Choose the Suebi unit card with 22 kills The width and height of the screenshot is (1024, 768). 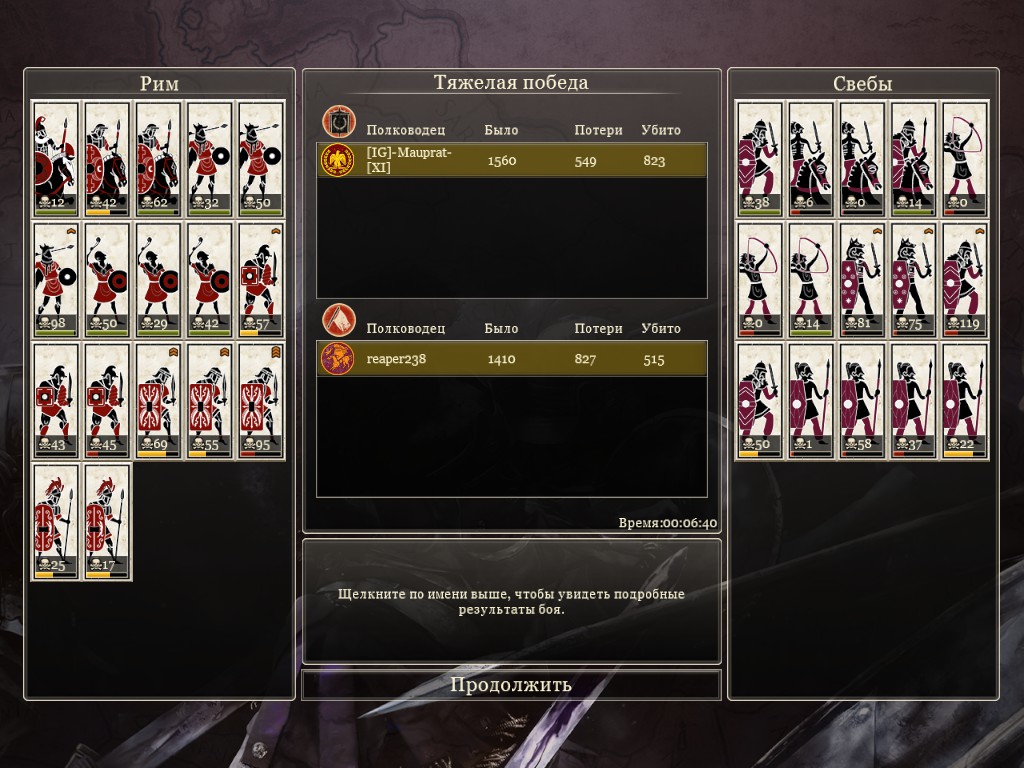[x=965, y=401]
